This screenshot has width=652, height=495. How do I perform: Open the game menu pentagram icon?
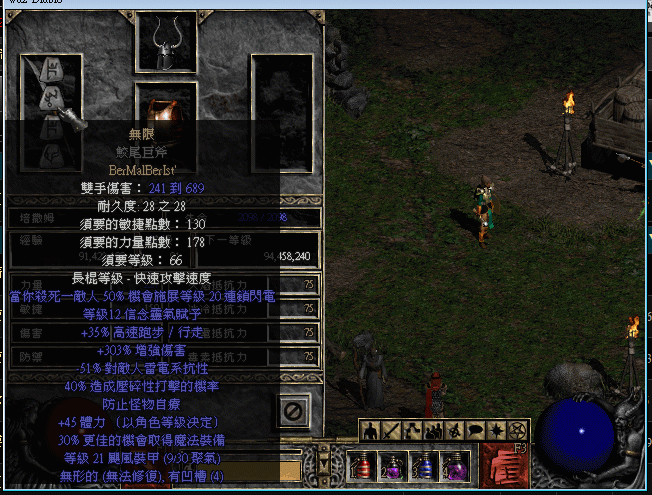(x=516, y=431)
